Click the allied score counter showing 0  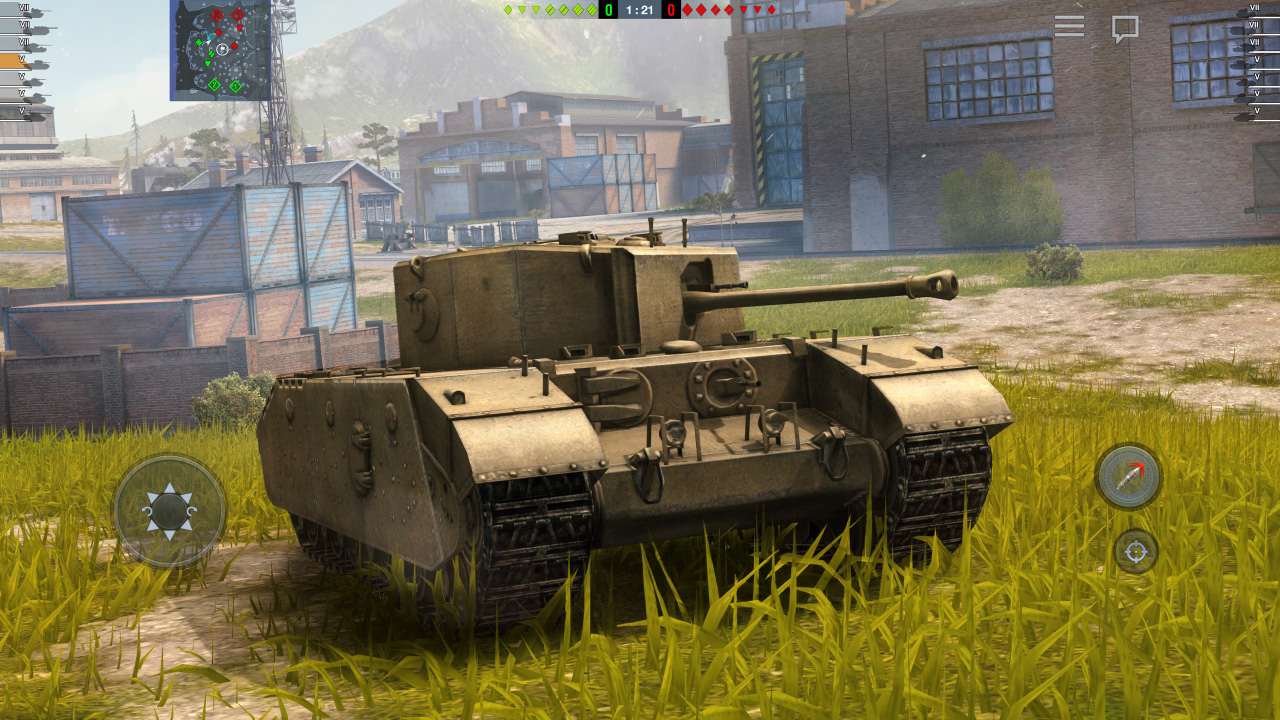607,10
